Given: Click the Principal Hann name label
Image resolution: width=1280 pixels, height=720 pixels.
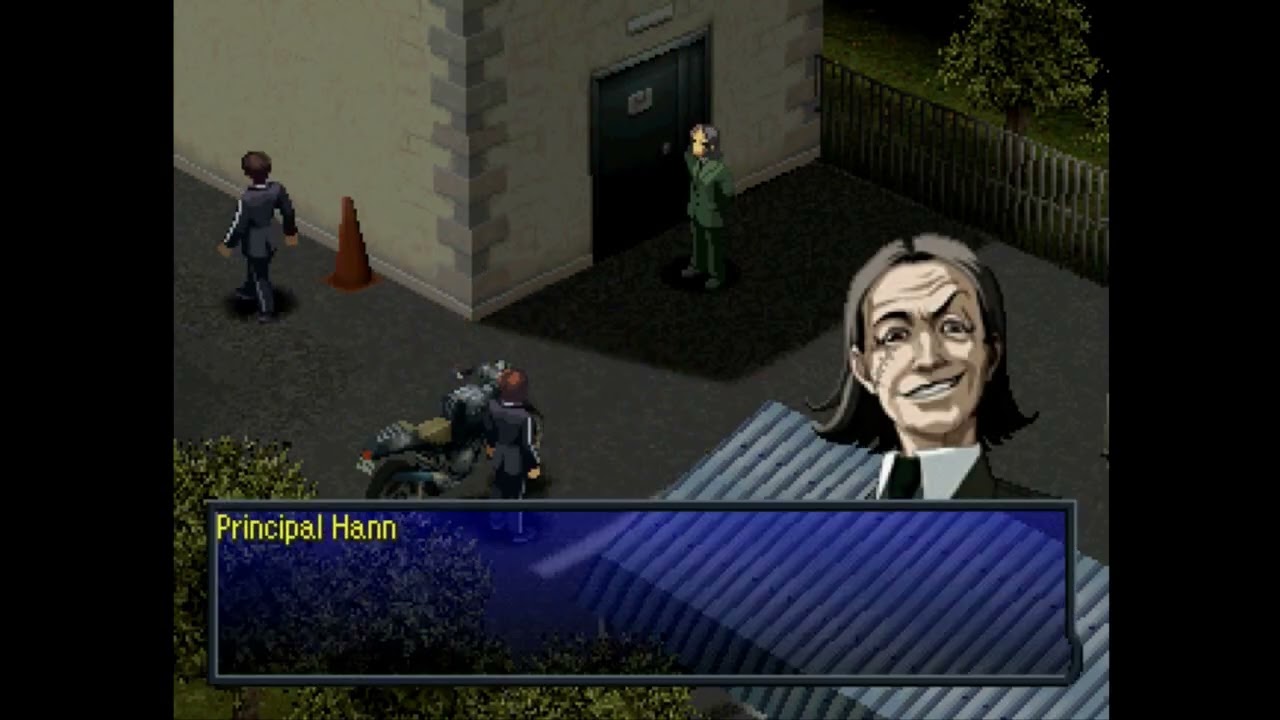Looking at the screenshot, I should coord(305,528).
